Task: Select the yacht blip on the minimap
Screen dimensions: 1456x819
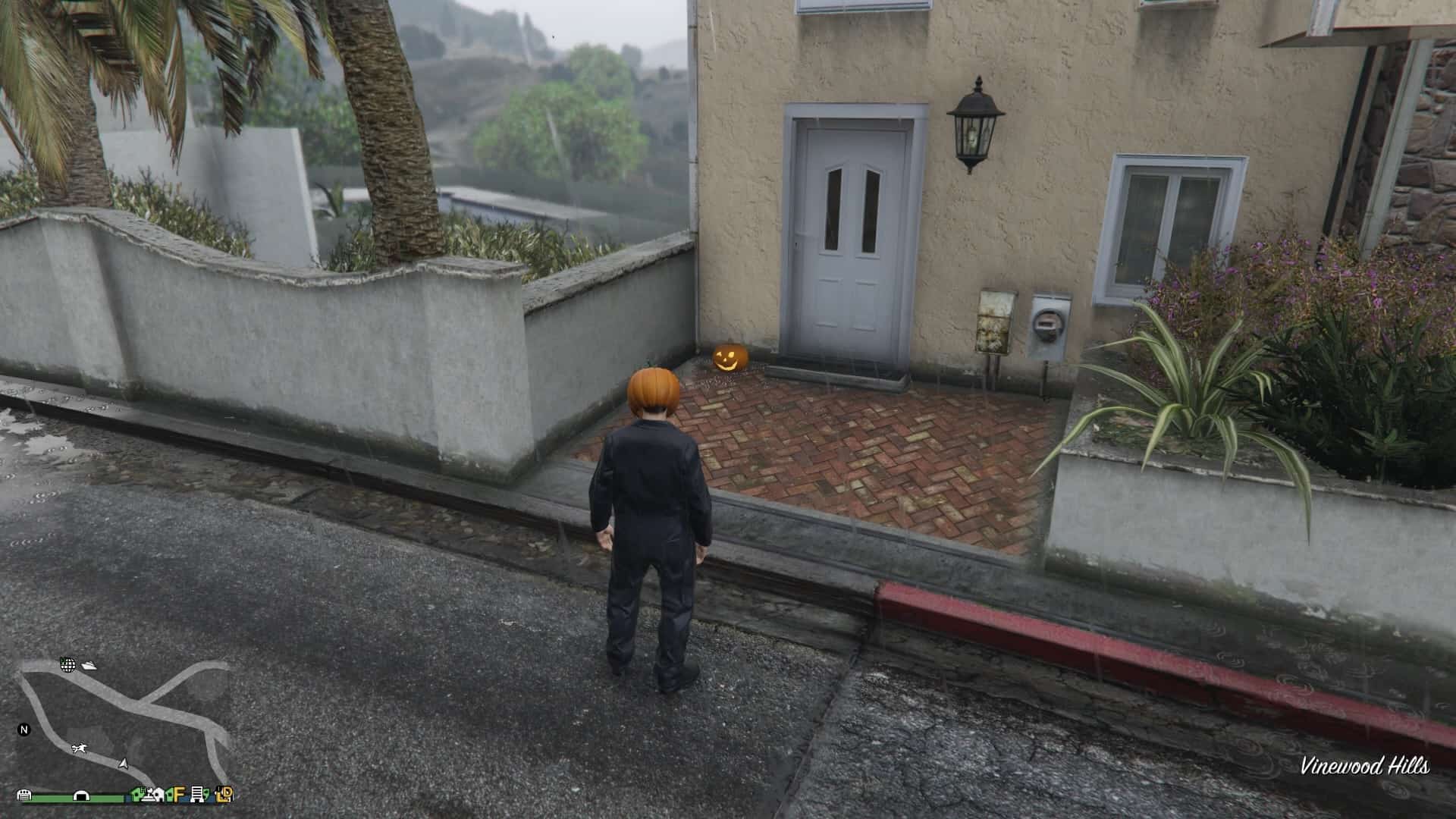Action: (89, 667)
